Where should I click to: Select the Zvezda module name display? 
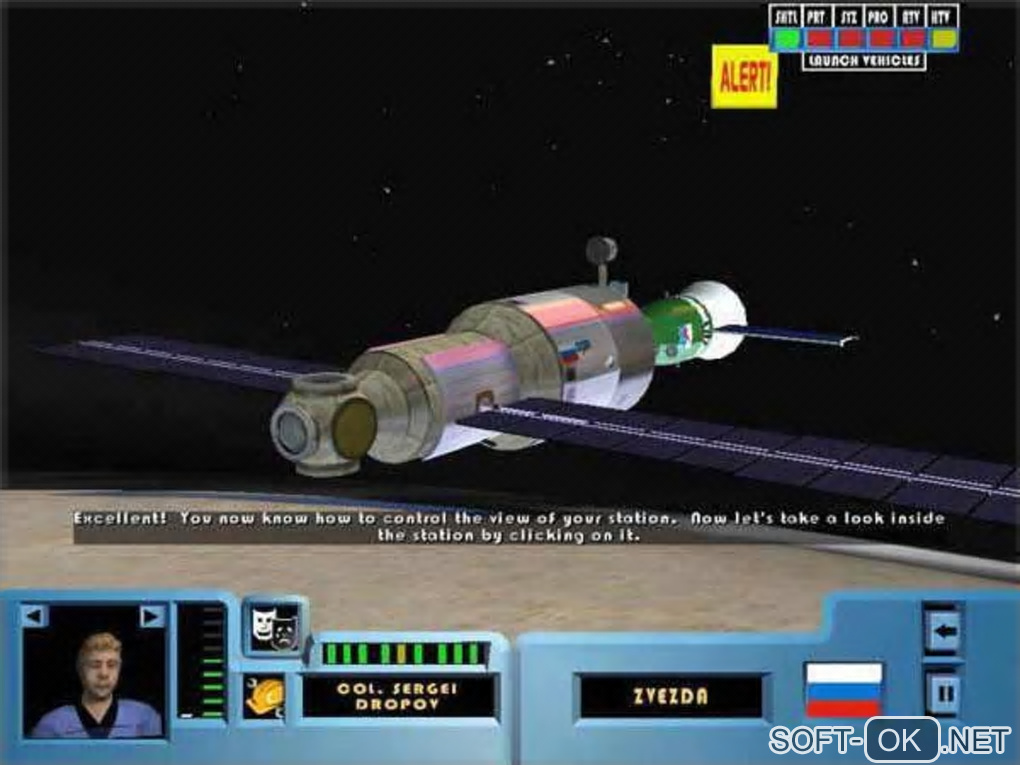pos(670,696)
